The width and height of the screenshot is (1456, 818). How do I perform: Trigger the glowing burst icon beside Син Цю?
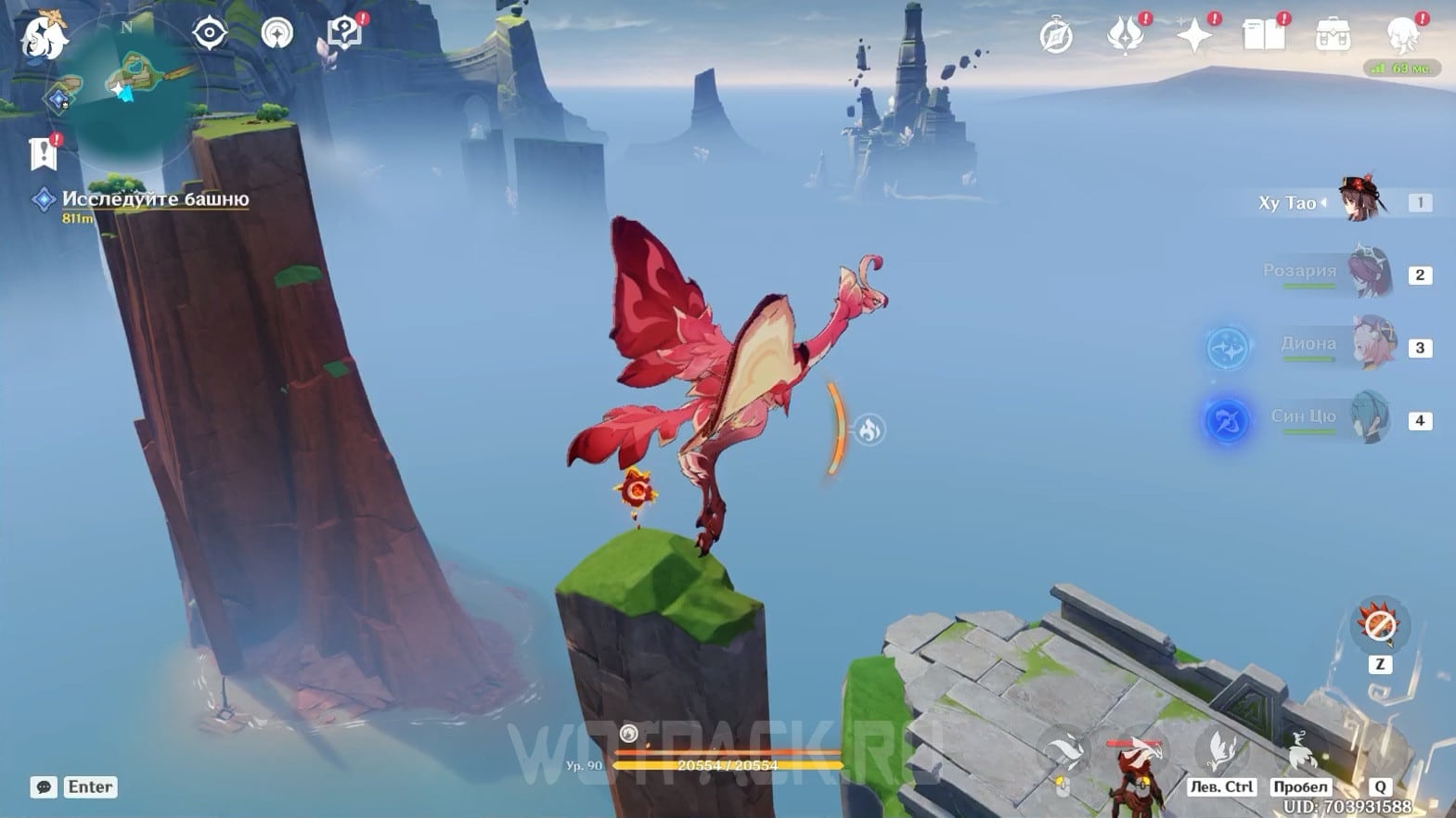1227,420
